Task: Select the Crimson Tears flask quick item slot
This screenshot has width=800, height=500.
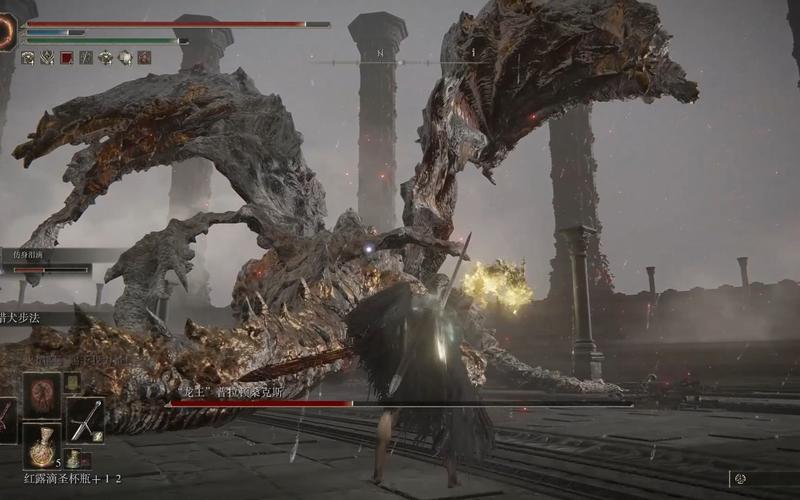Action: [42, 446]
